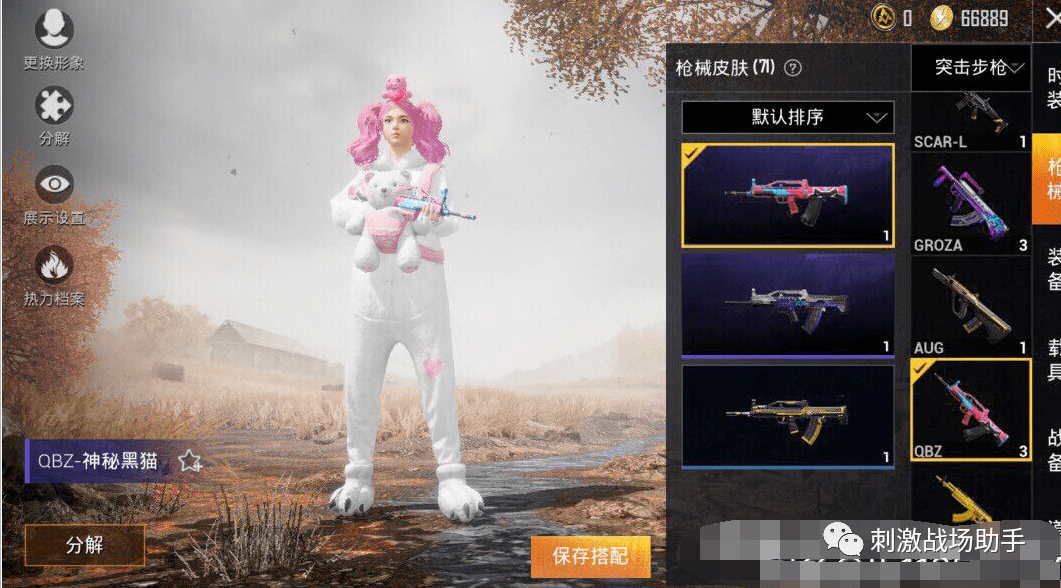
Task: Choose the GROZA weapon entry
Action: coord(970,207)
